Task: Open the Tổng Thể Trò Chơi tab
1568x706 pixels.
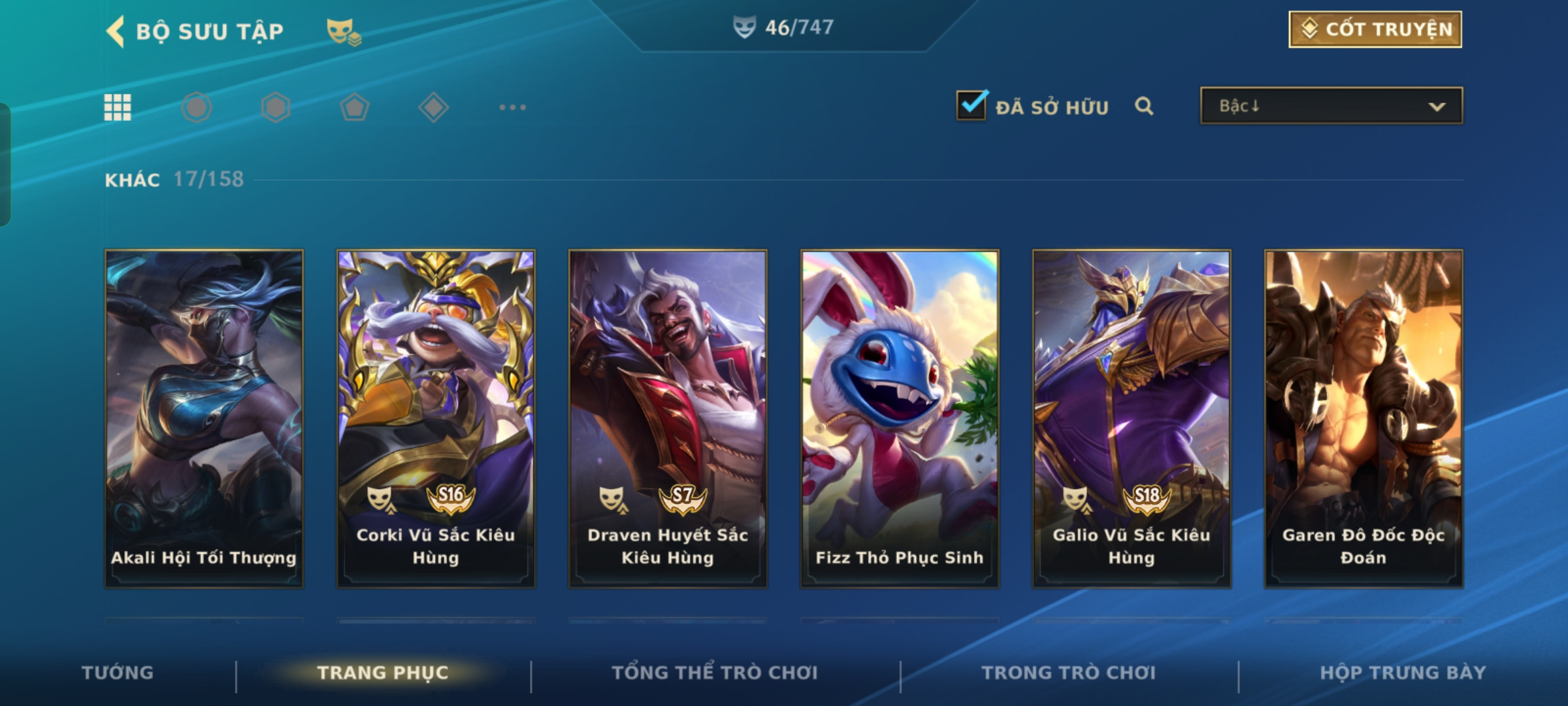Action: tap(715, 673)
